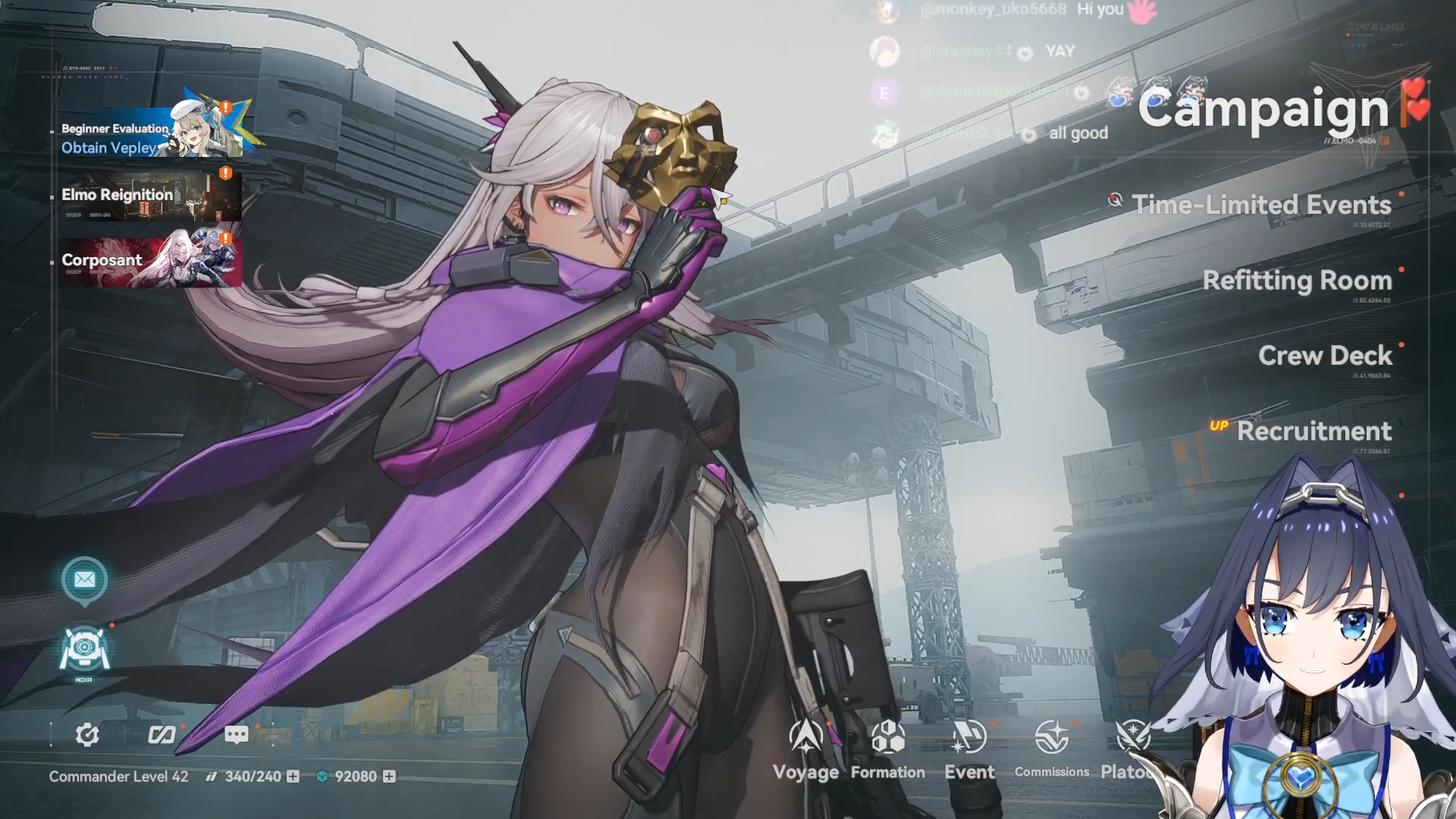Open Time-Limited Events

pyautogui.click(x=1261, y=205)
